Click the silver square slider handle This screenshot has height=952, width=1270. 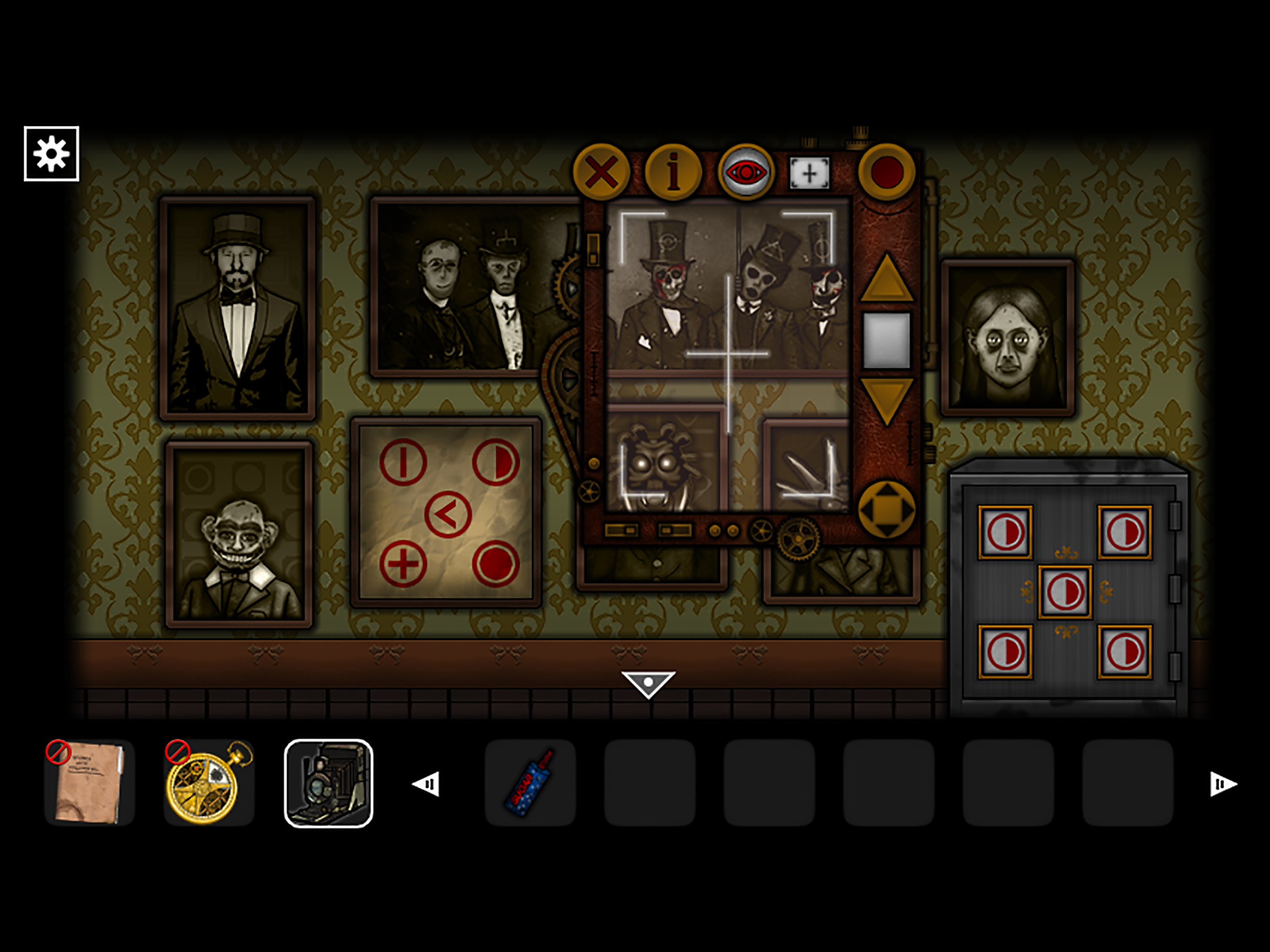(x=886, y=340)
